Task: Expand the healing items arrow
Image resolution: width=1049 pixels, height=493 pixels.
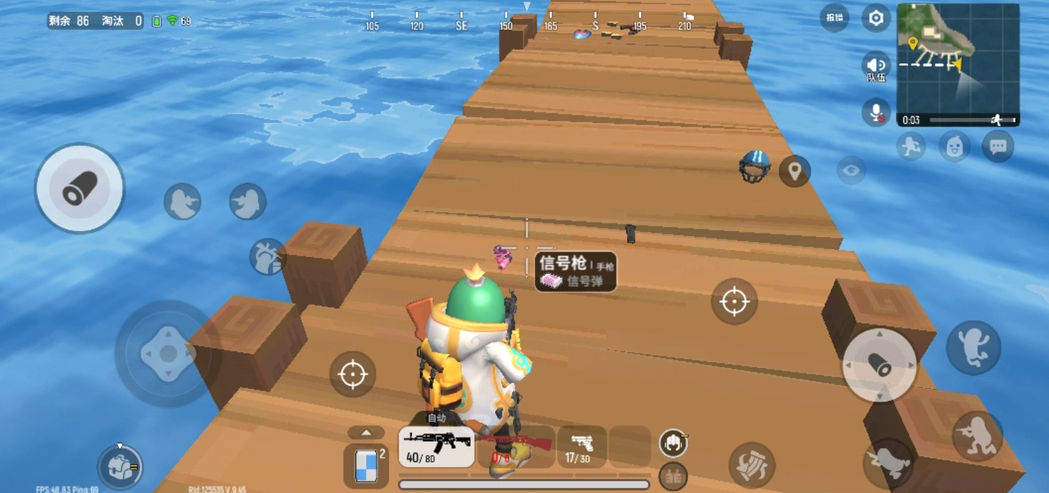Action: pos(366,433)
